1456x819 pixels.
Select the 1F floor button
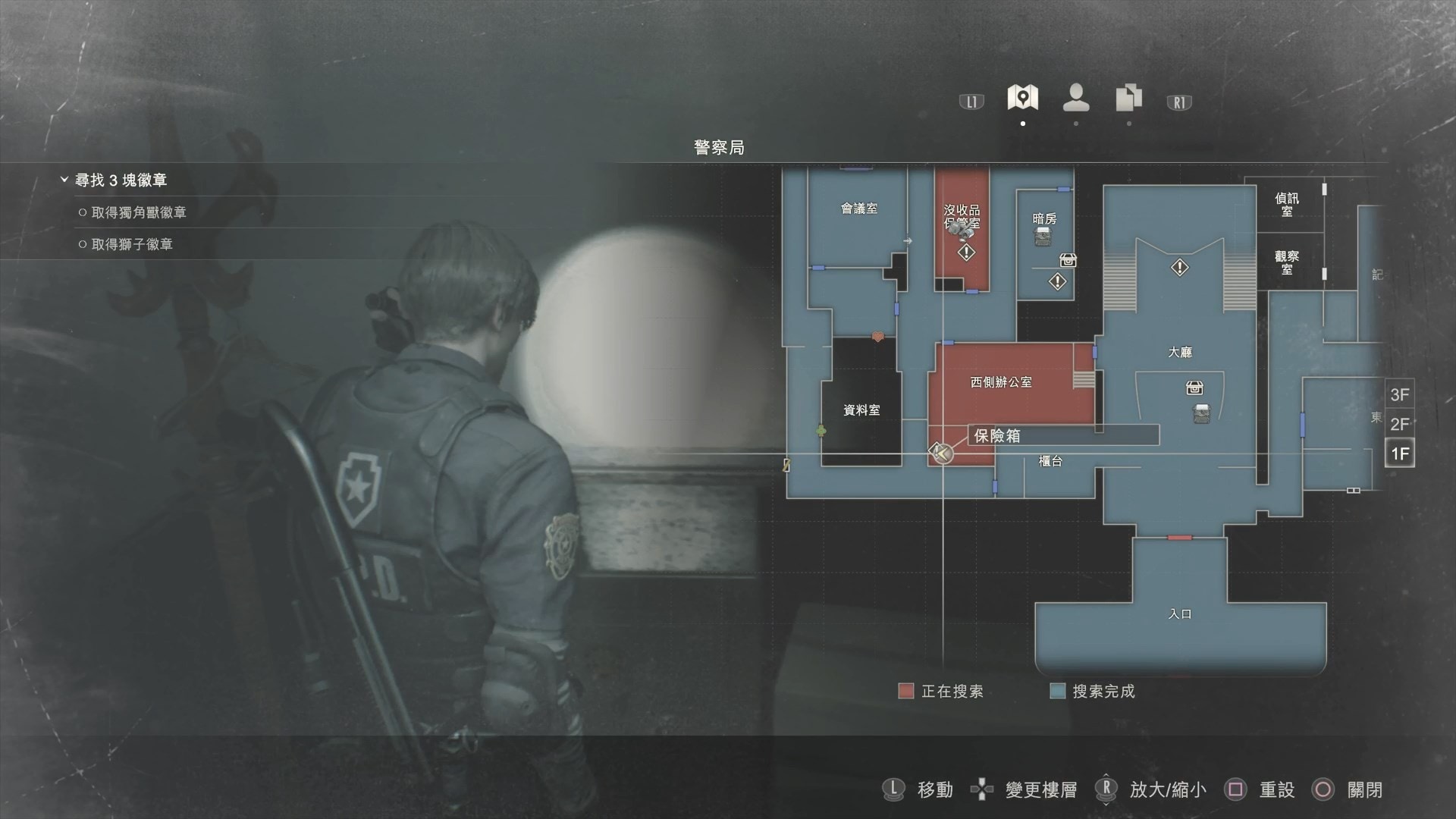tap(1399, 453)
